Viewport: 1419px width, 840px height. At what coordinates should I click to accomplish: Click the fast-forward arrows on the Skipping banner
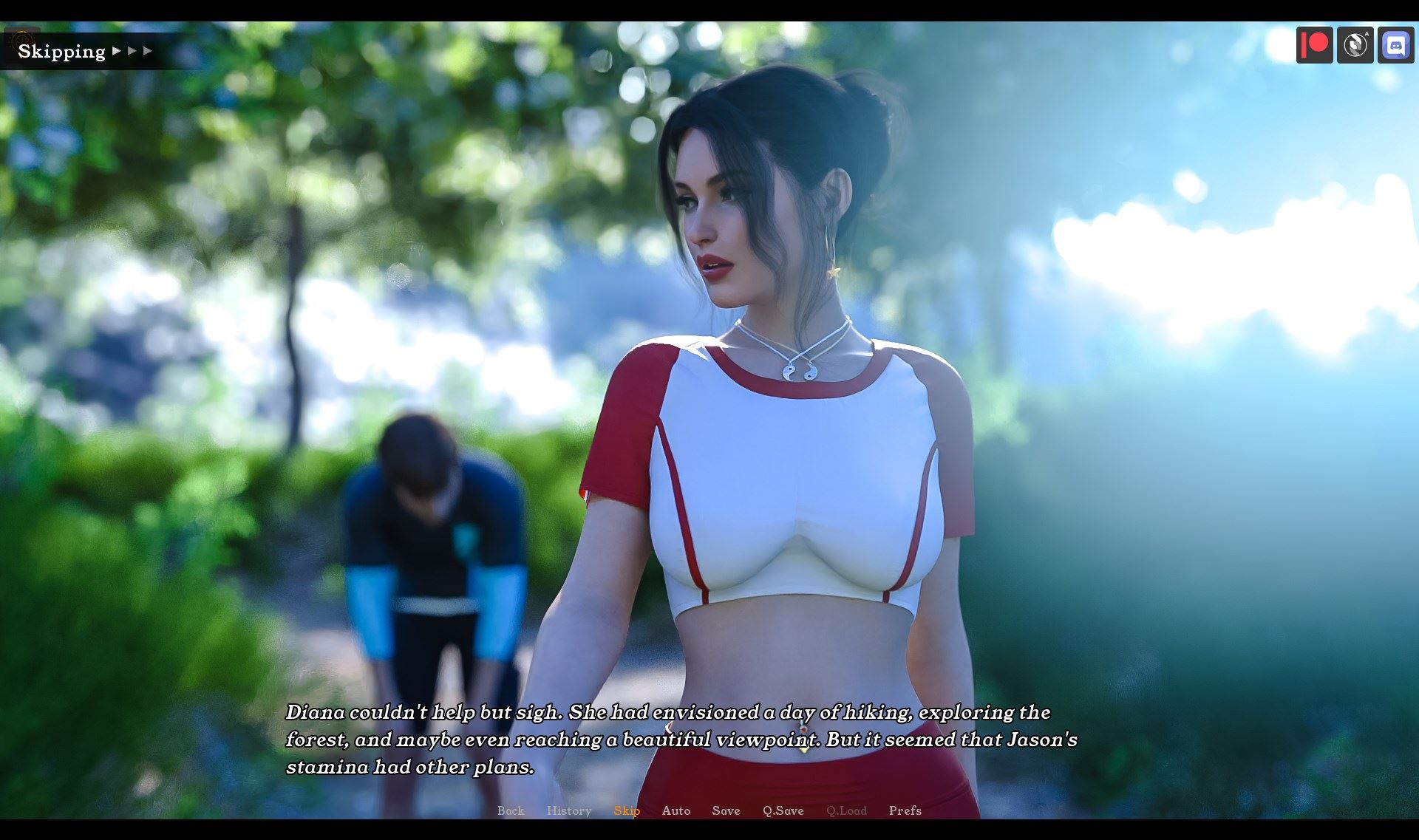[x=133, y=52]
